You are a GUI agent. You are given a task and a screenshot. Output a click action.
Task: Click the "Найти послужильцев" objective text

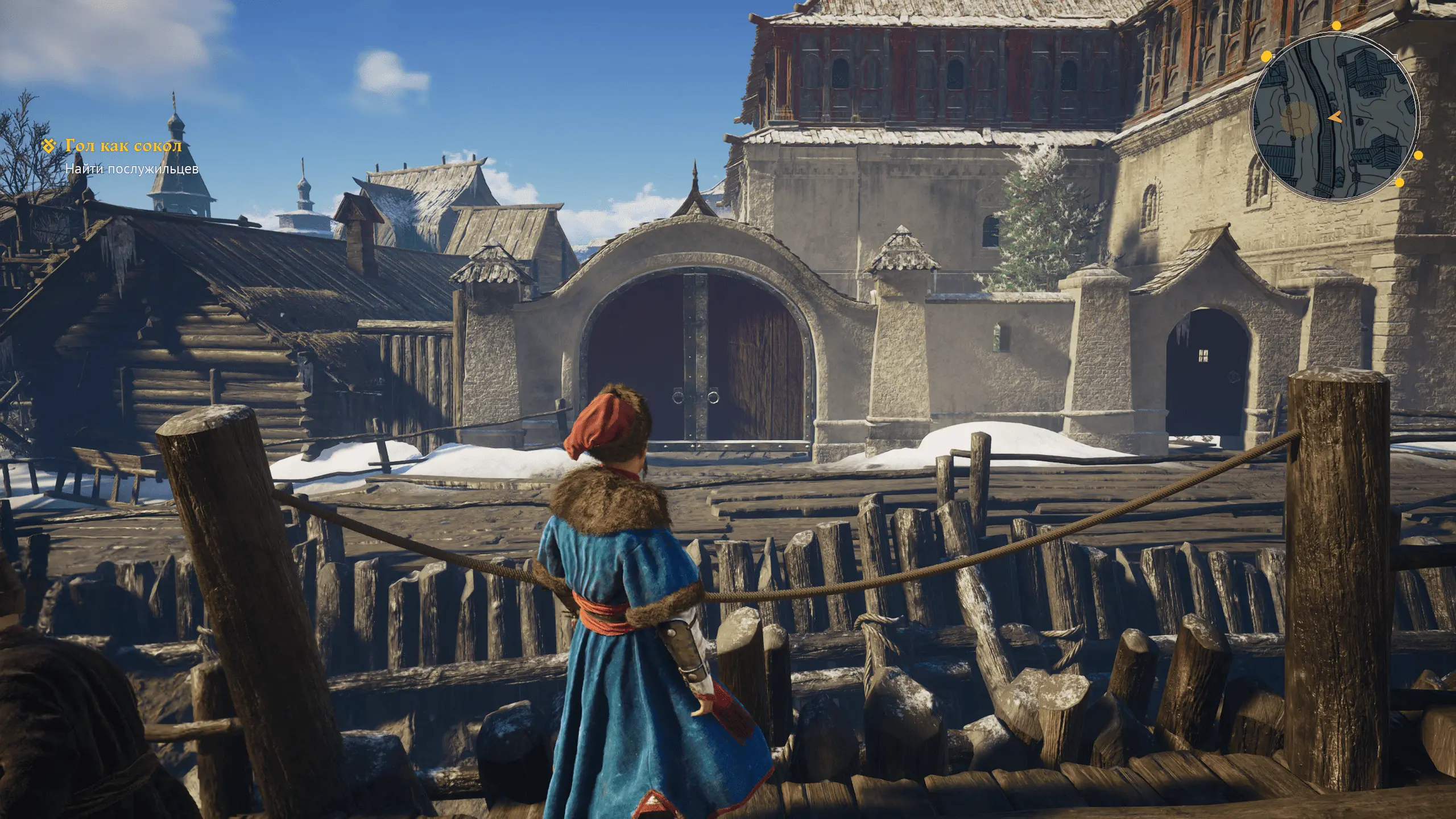131,169
